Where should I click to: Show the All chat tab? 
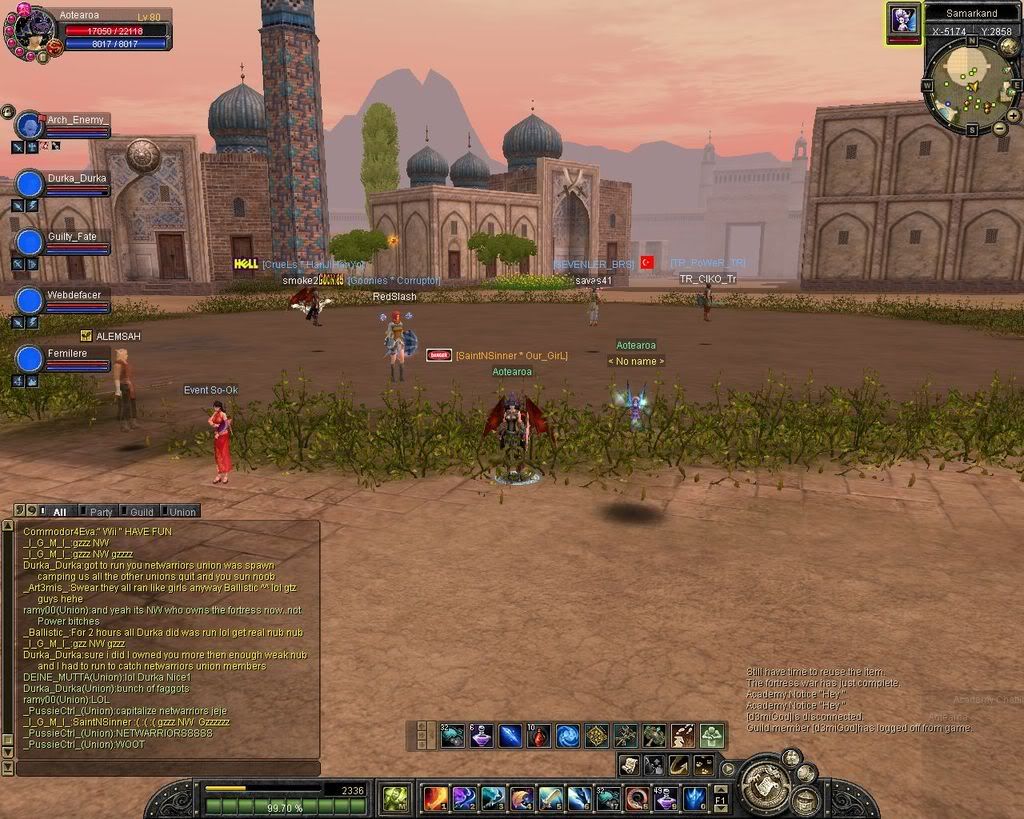(x=59, y=511)
